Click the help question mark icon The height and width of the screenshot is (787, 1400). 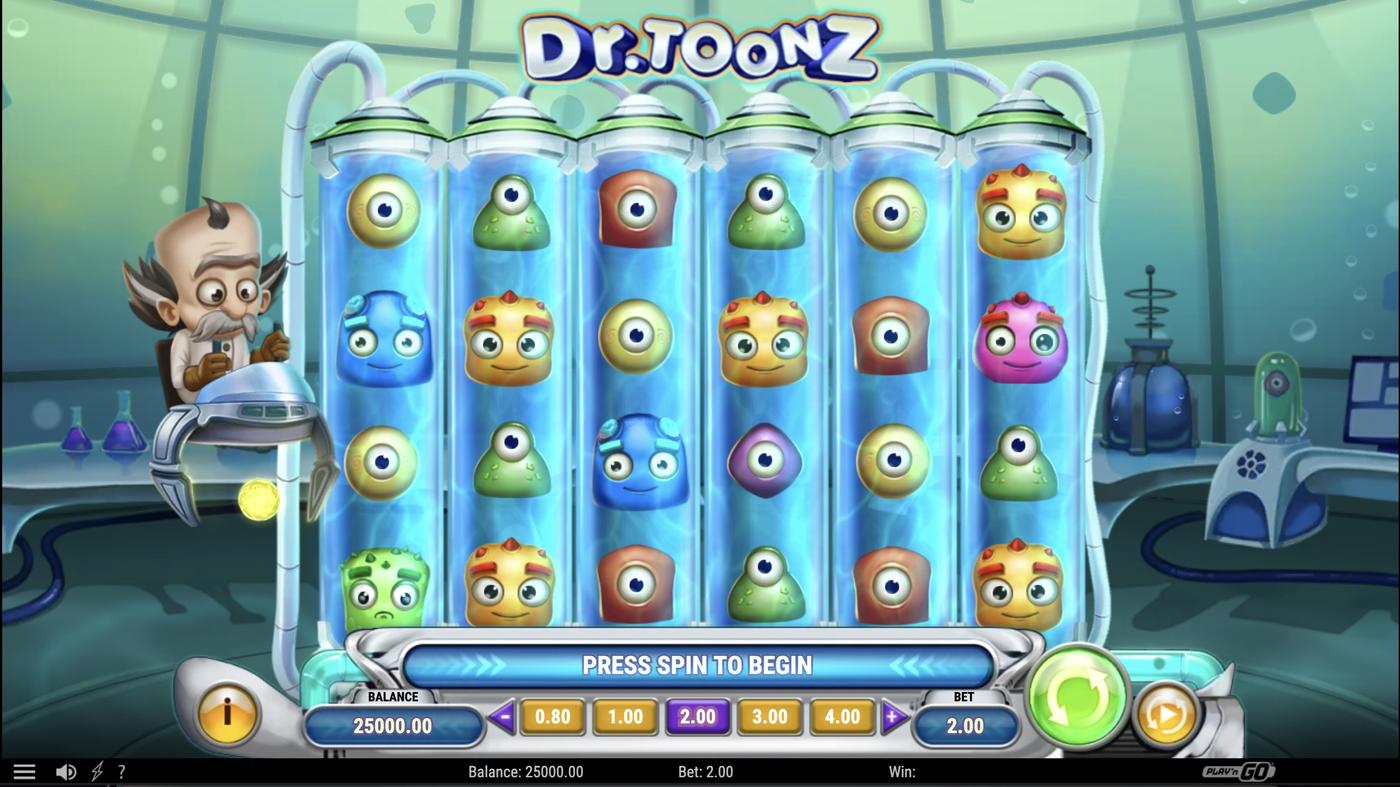pyautogui.click(x=121, y=770)
